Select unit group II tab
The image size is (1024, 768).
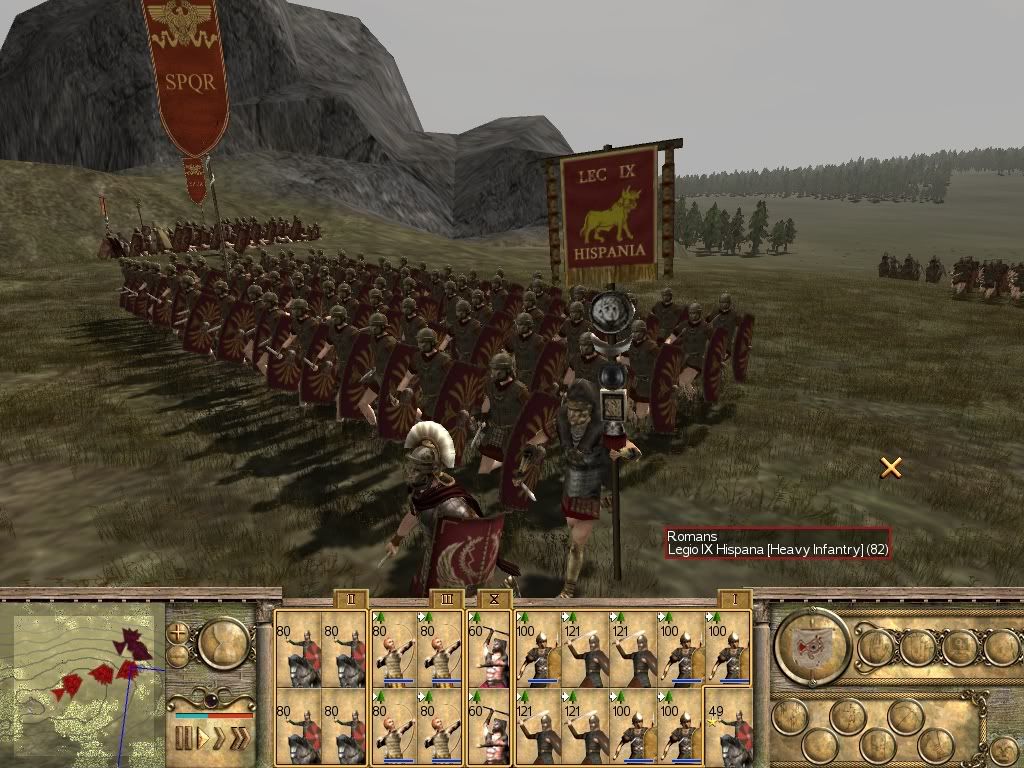(350, 599)
